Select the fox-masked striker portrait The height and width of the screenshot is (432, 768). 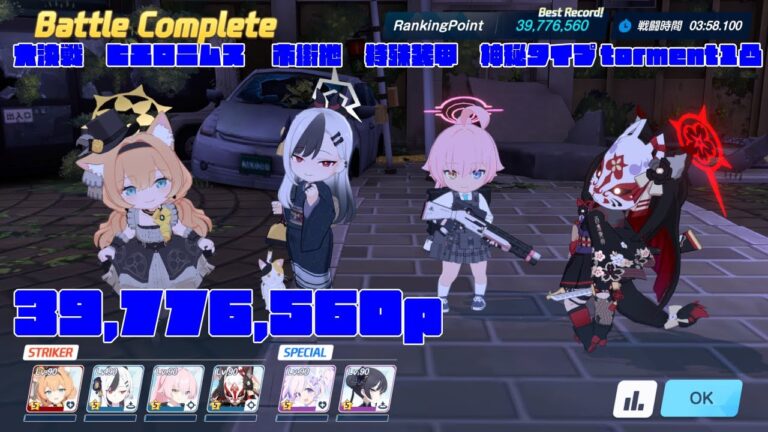[236, 389]
